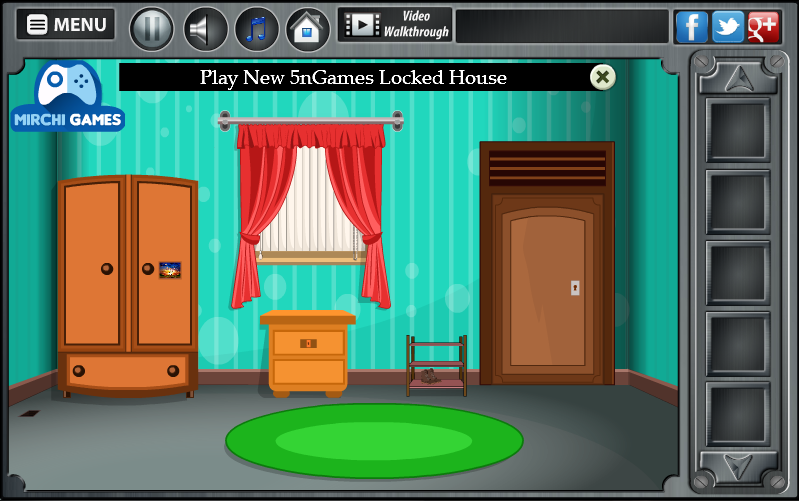Open the MENU button

pos(66,25)
